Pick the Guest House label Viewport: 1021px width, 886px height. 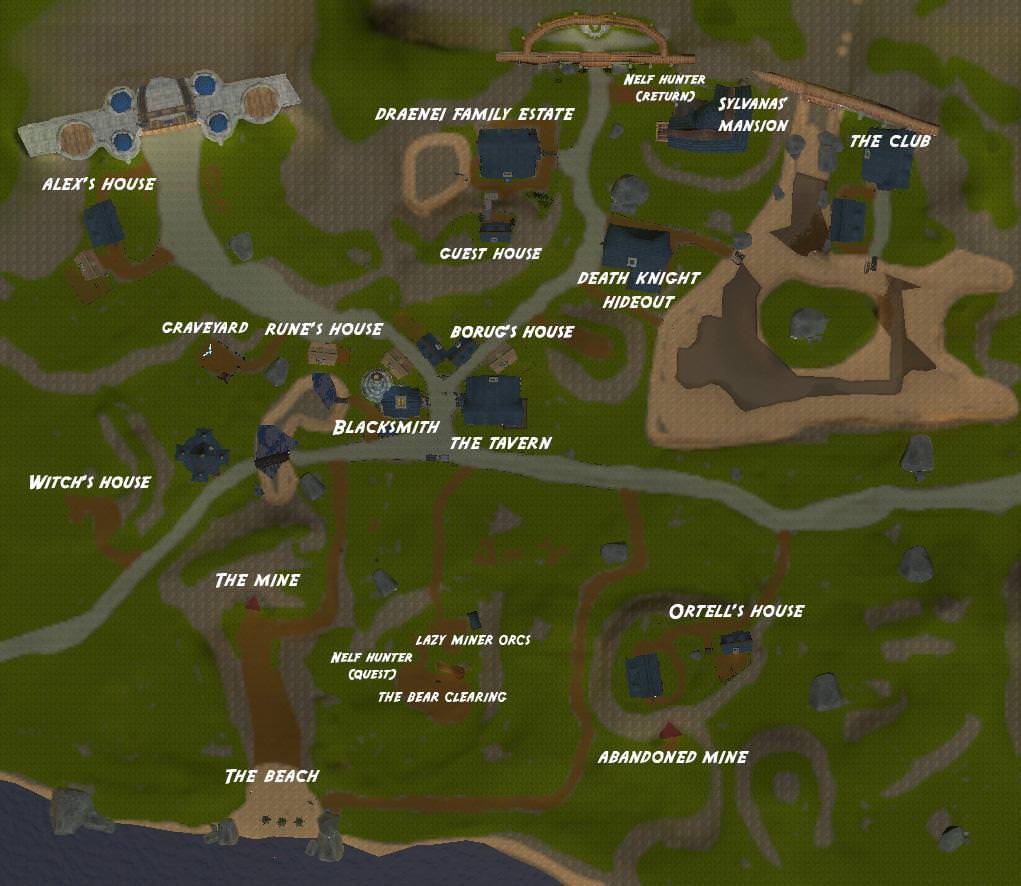pyautogui.click(x=490, y=254)
